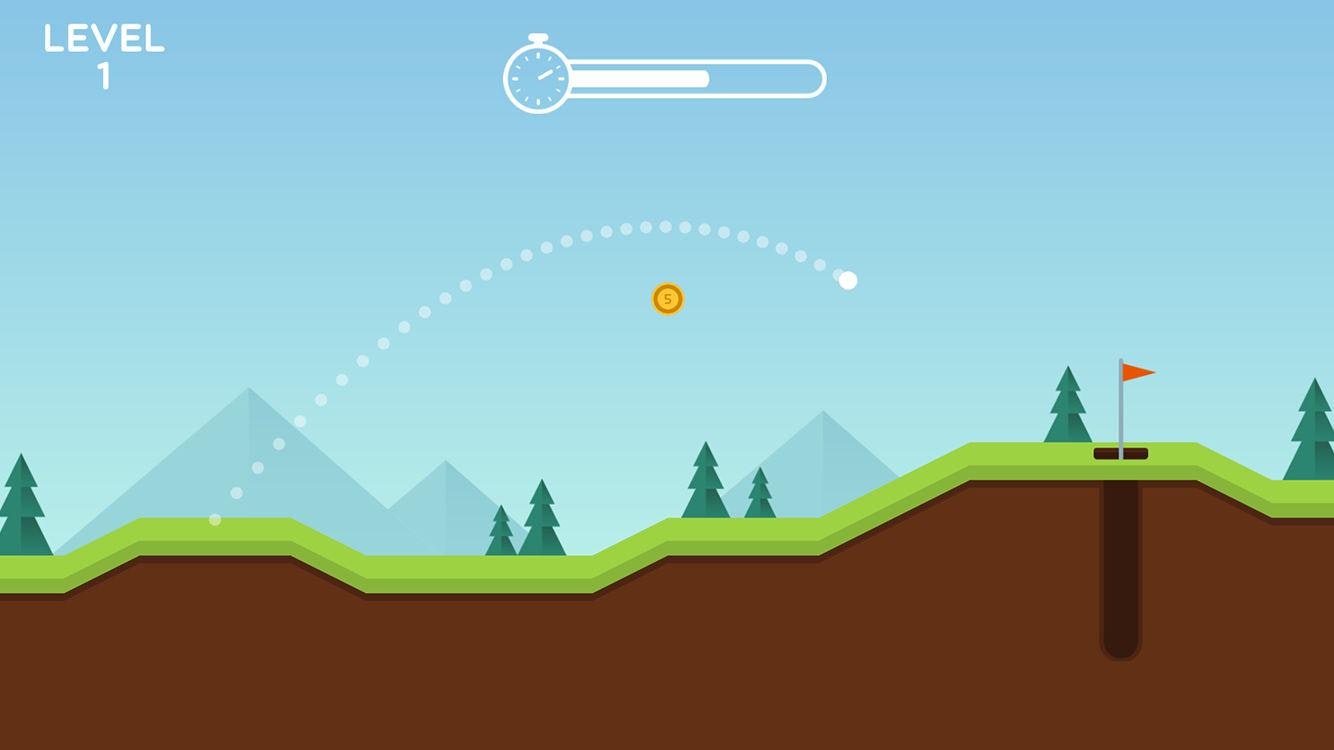Select the white golf ball mid-flight
The height and width of the screenshot is (750, 1334).
click(x=848, y=280)
